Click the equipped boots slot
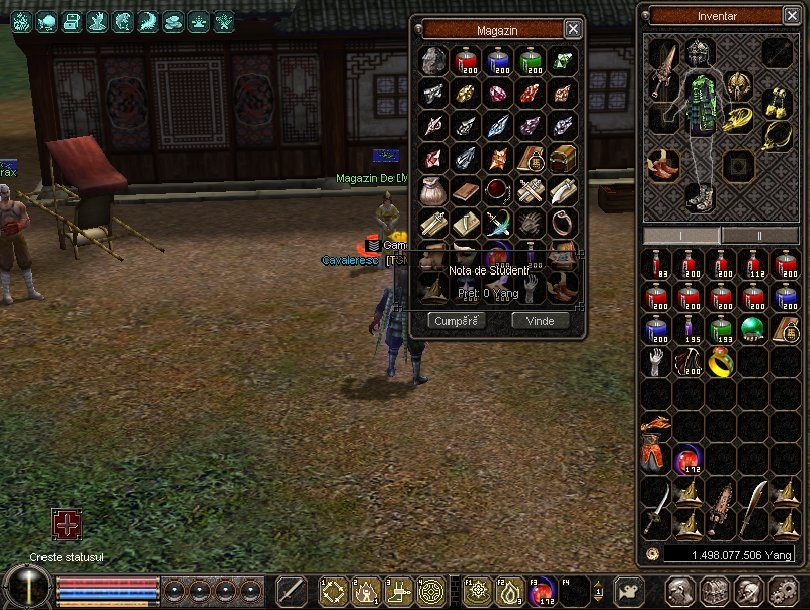 700,196
